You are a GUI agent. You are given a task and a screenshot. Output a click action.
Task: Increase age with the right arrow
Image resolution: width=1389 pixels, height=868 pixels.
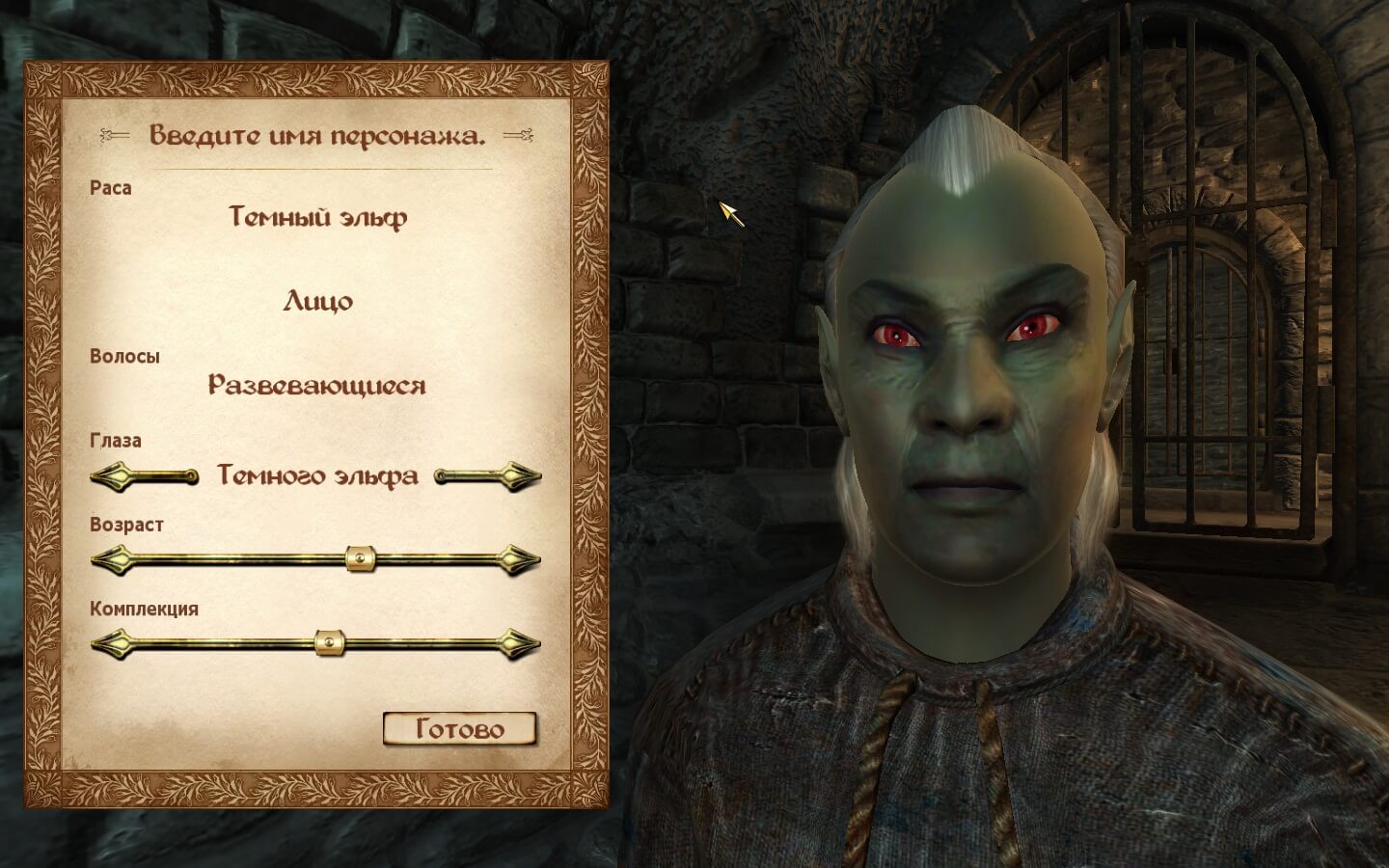click(x=522, y=558)
